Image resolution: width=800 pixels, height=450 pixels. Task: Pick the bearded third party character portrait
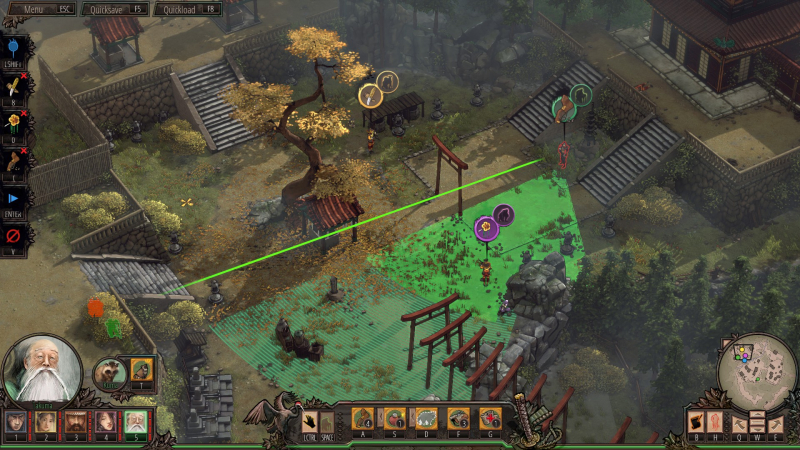tap(75, 424)
